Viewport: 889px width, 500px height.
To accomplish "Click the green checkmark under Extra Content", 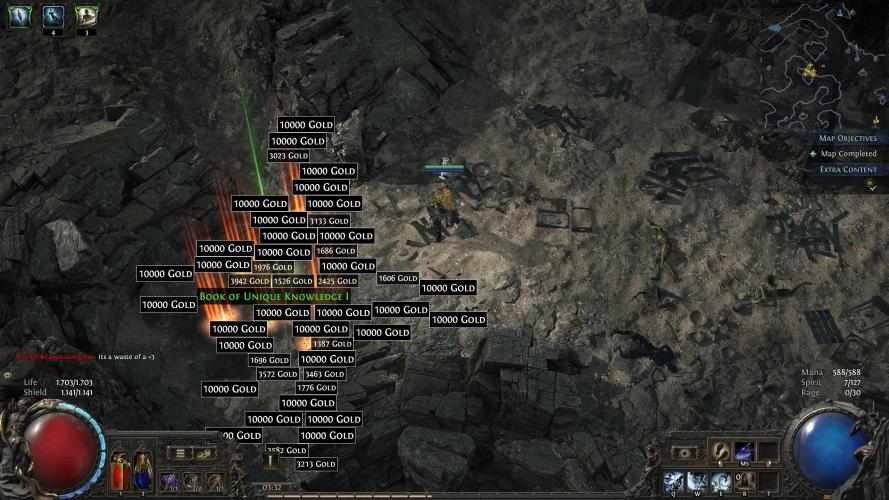I will point(870,184).
